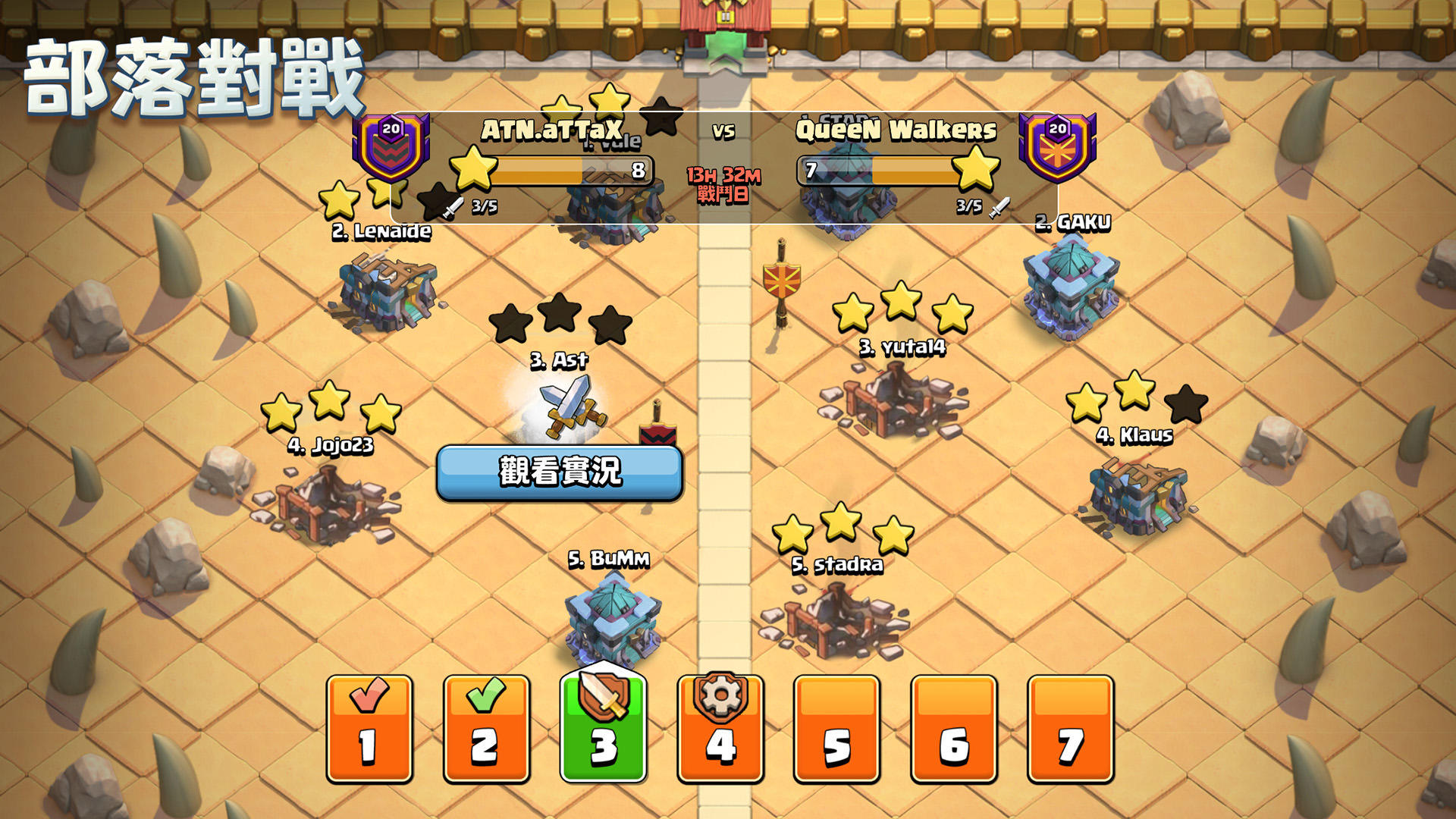
Task: Click the sword icon next to QueeN Walkers attack count
Action: [999, 206]
